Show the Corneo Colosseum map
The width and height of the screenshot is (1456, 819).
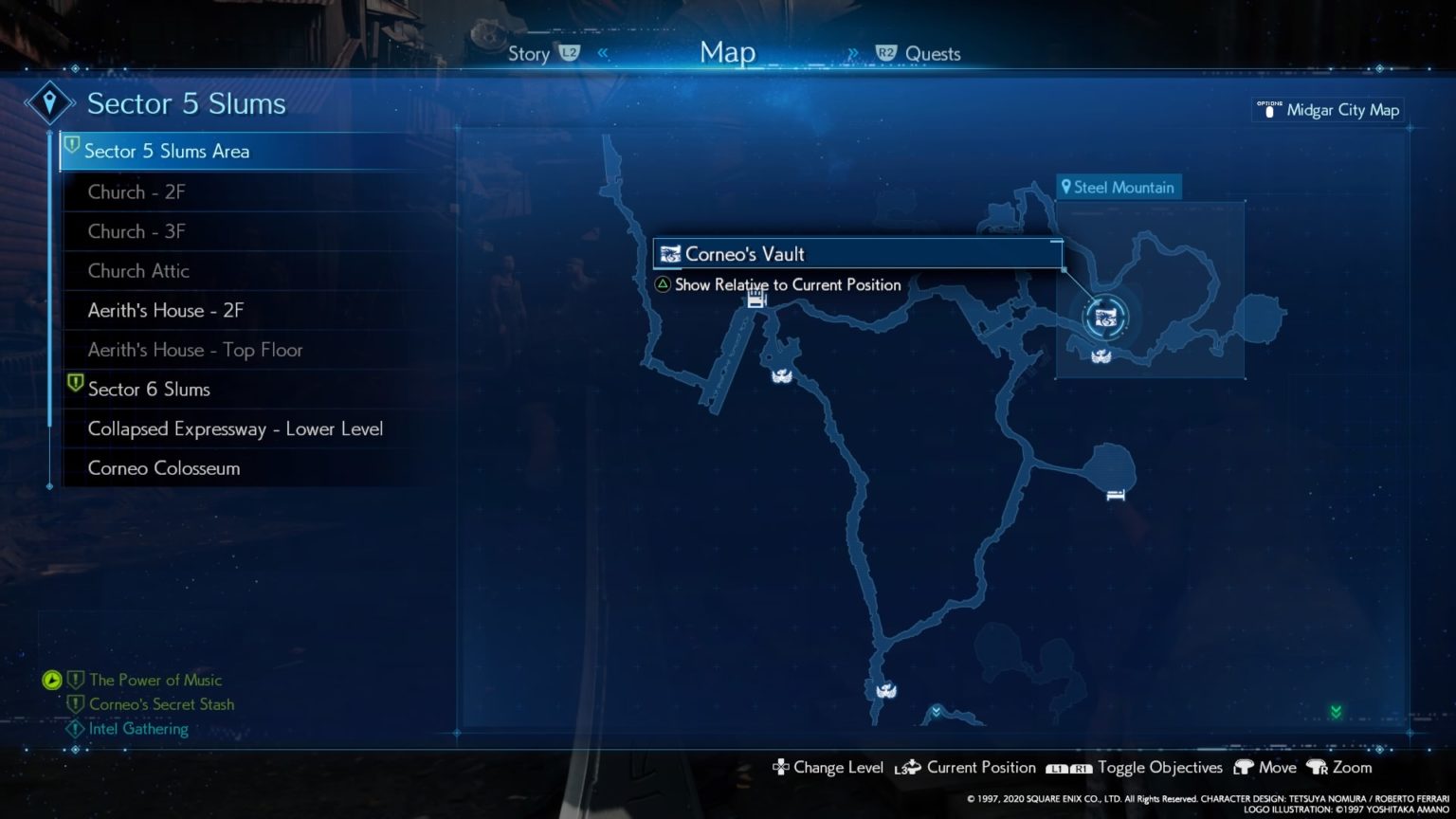164,468
